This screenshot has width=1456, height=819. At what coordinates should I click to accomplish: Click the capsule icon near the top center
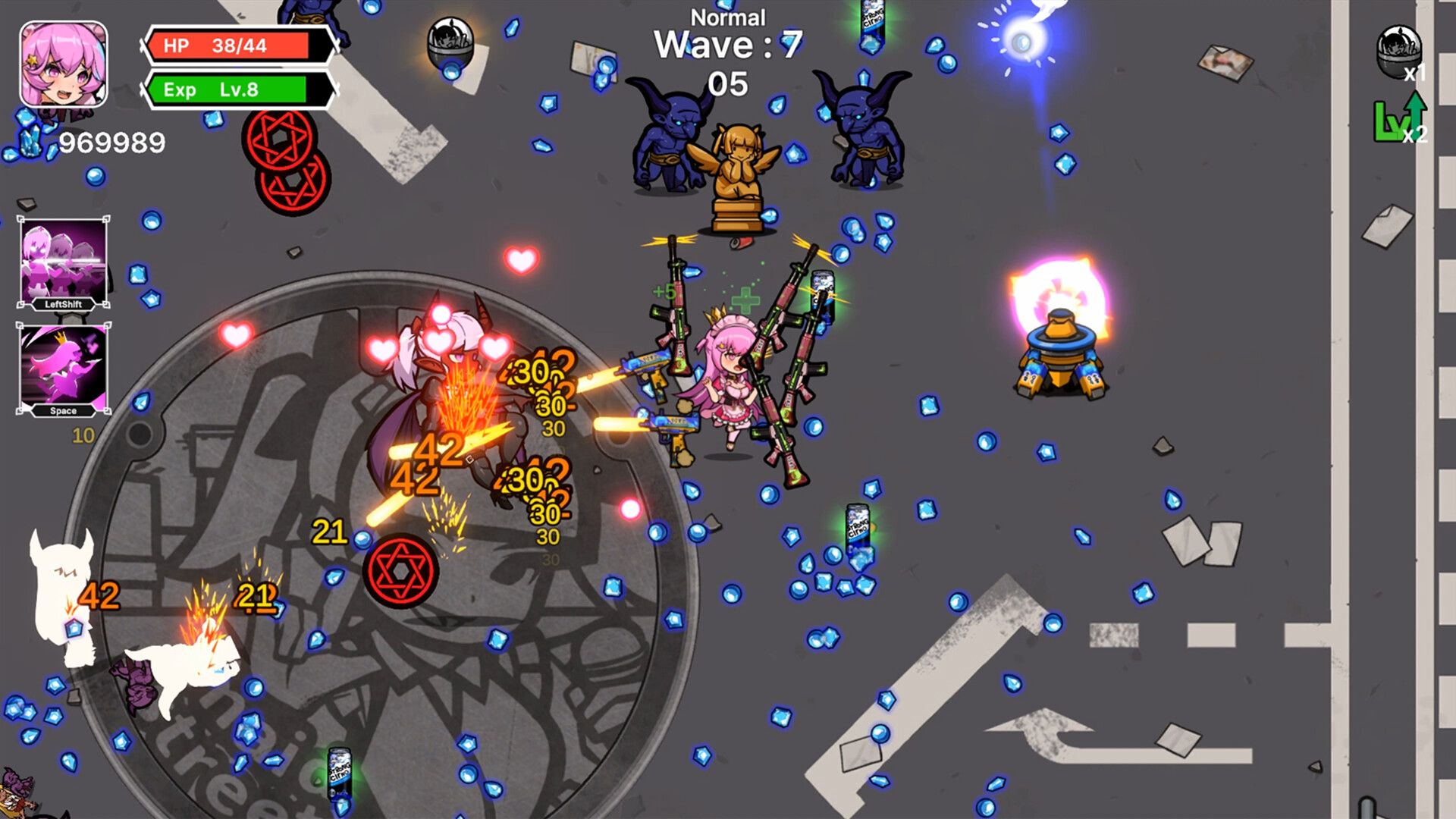click(451, 42)
